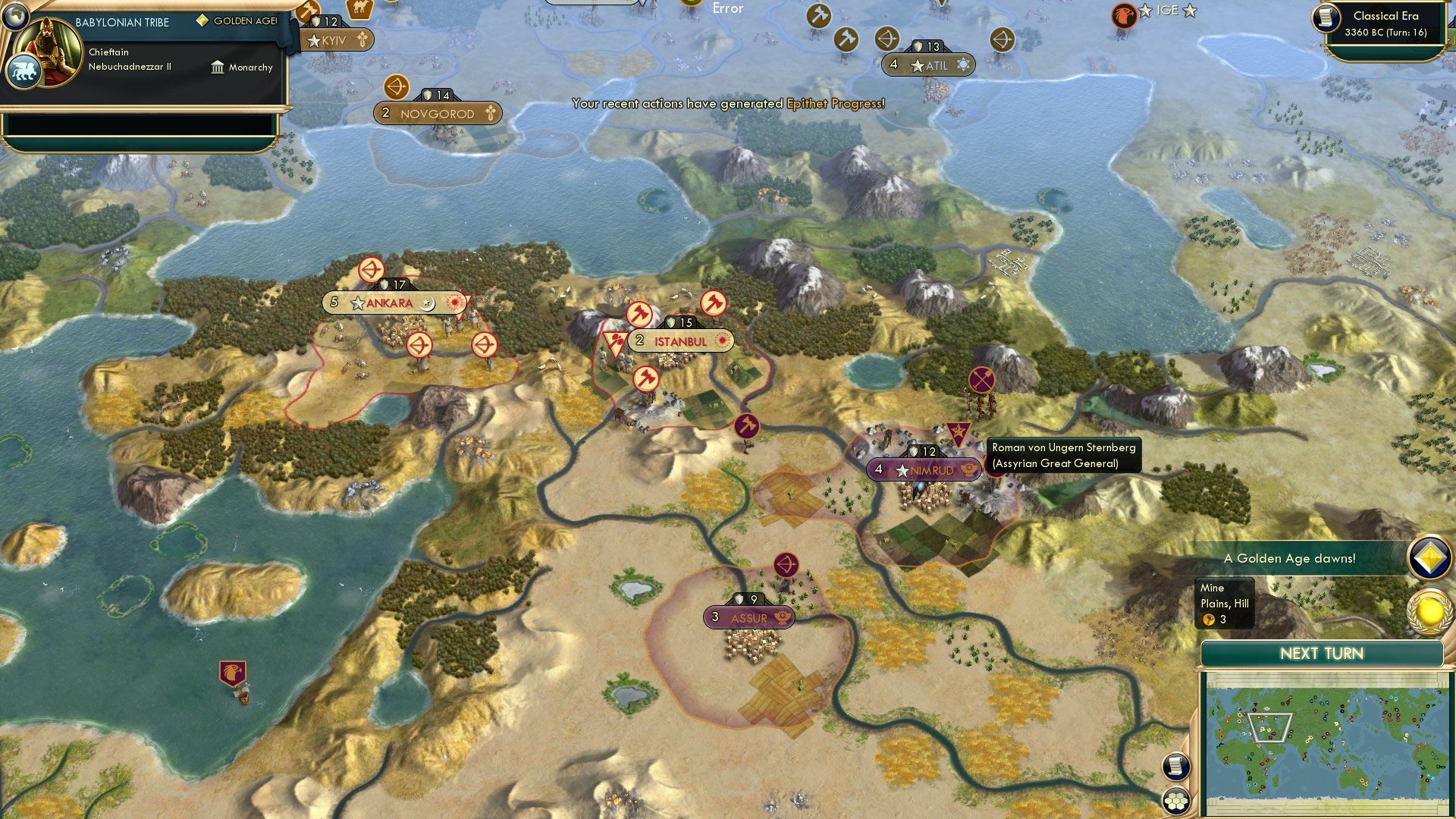Click the Atil city banner
The width and height of the screenshot is (1456, 819).
pyautogui.click(x=929, y=65)
